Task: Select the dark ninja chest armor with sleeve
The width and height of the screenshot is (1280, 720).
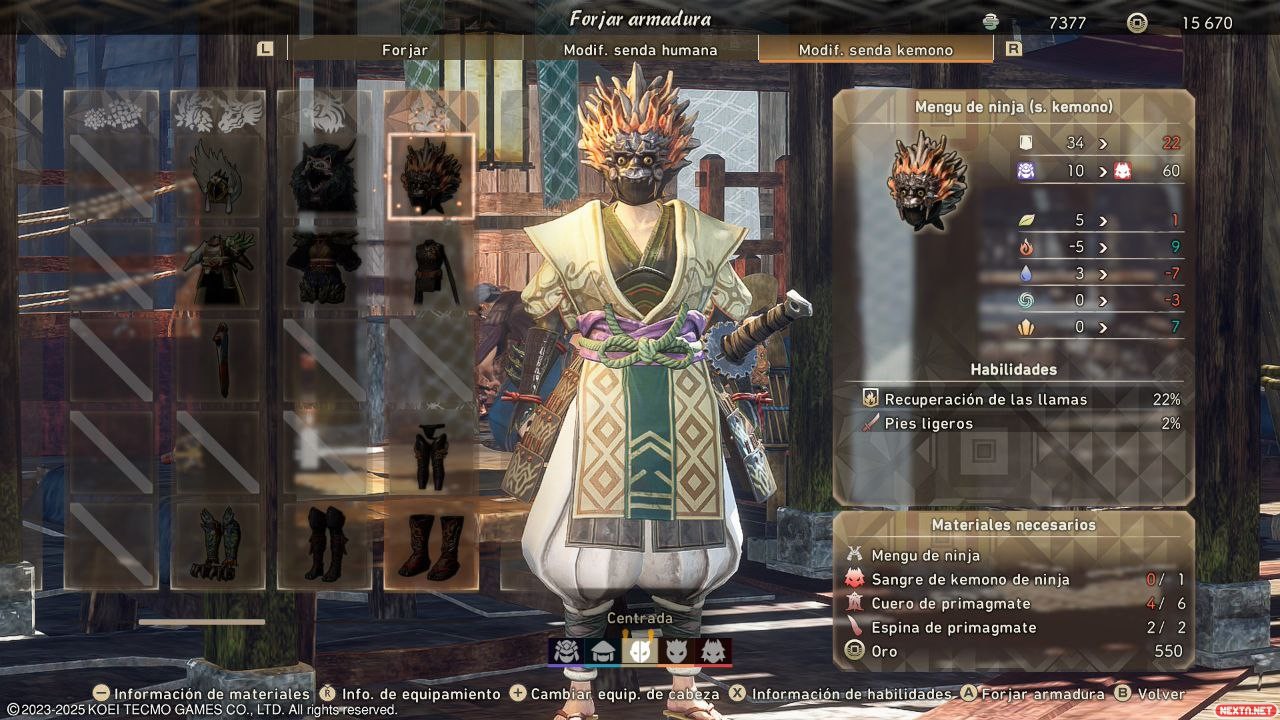Action: pyautogui.click(x=431, y=268)
